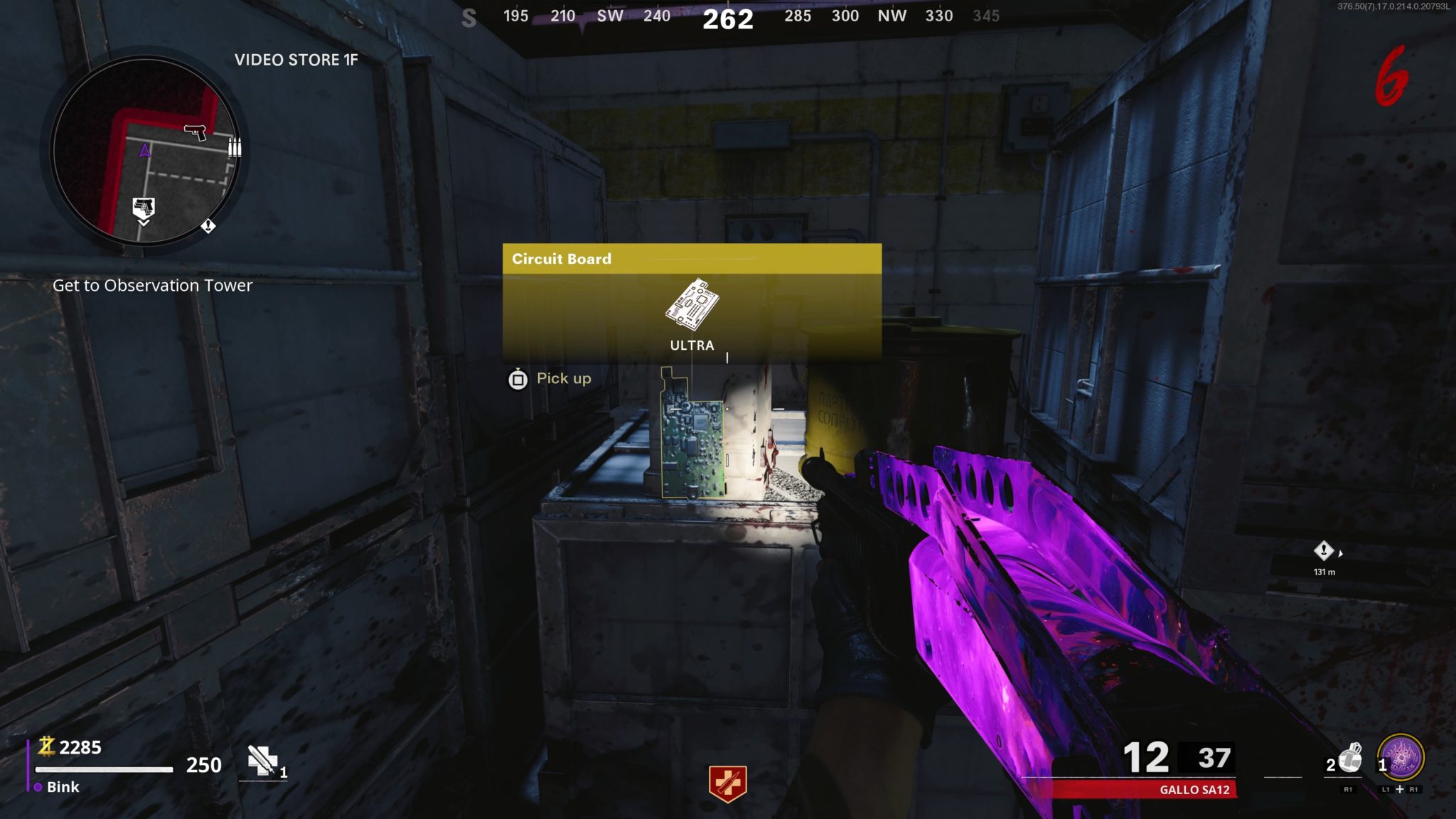The width and height of the screenshot is (1456, 819).
Task: Click the pistol marker on the minimap
Action: point(194,131)
